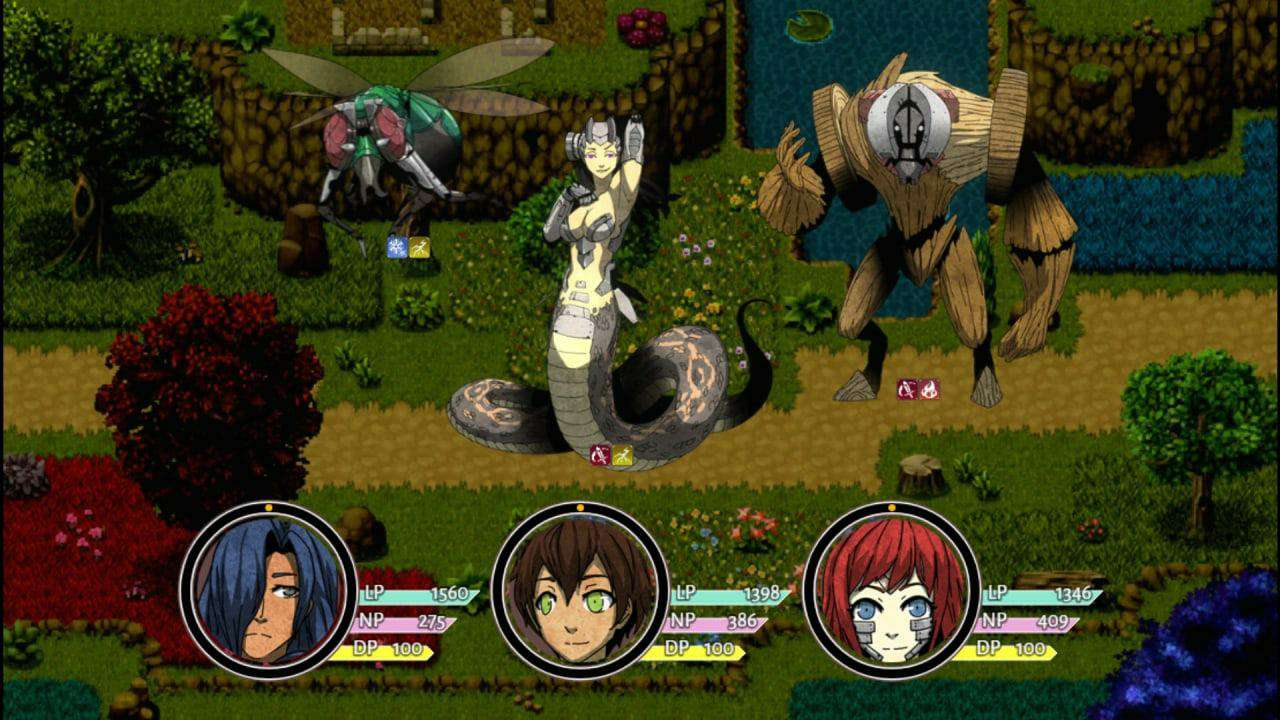The height and width of the screenshot is (720, 1280).
Task: Click the red slash icon under the snake woman
Action: 600,455
